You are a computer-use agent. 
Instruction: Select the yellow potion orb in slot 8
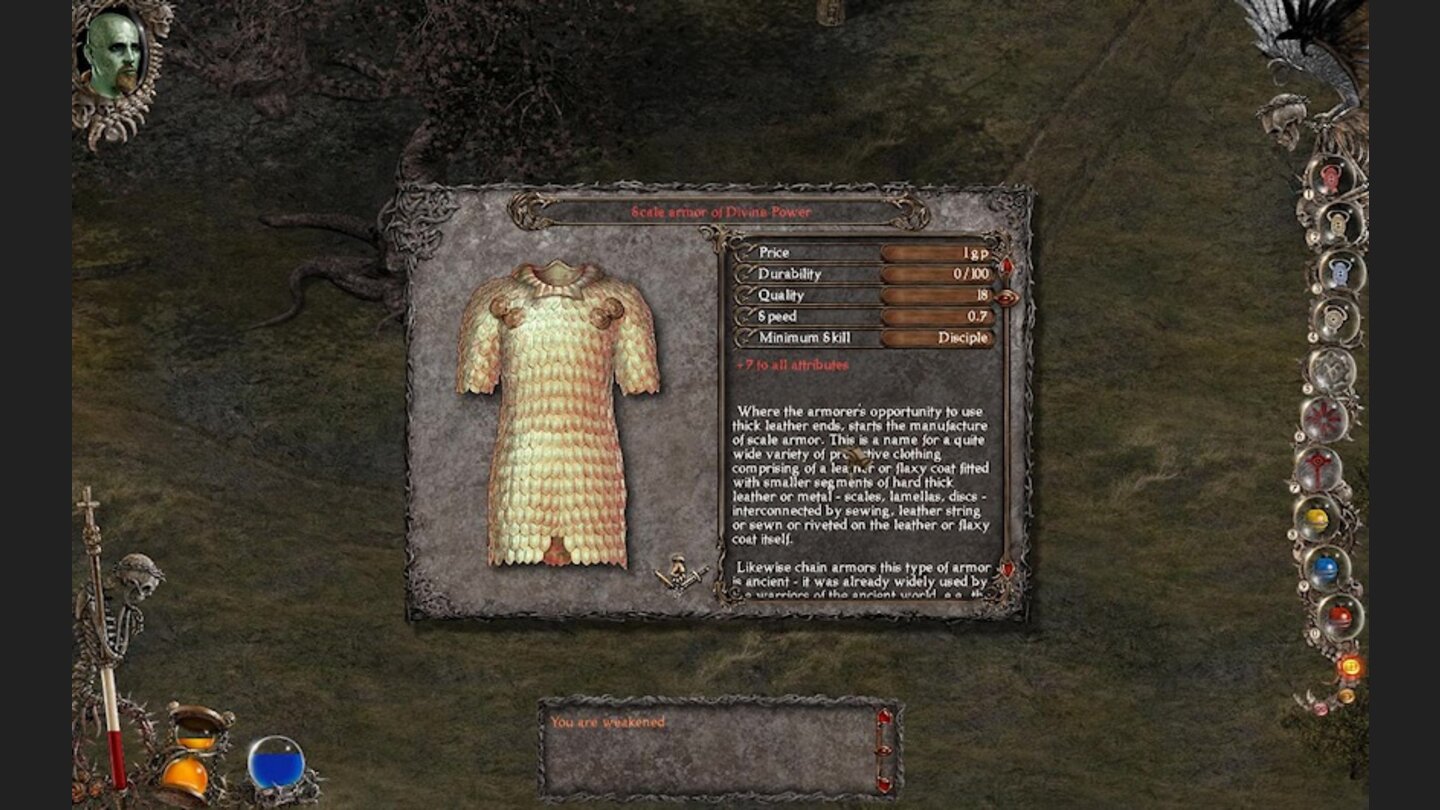click(1318, 517)
